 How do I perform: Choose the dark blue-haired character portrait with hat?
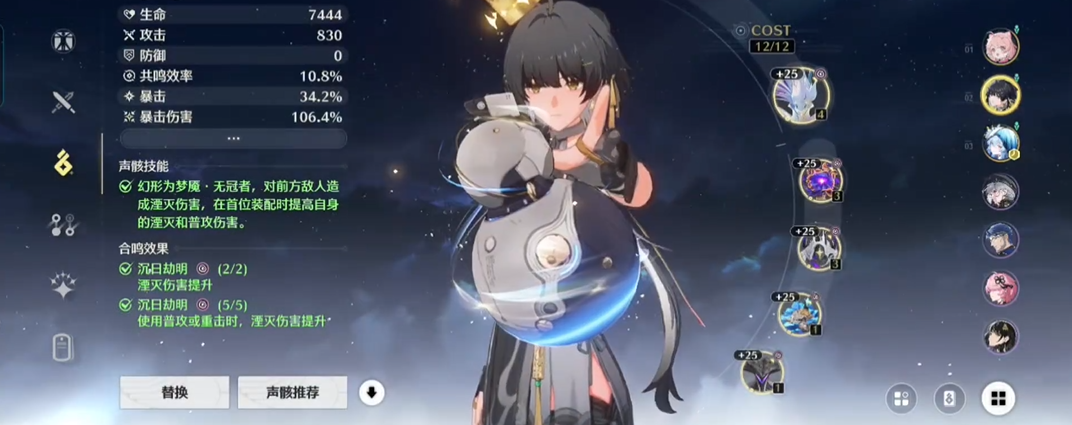pos(1000,240)
